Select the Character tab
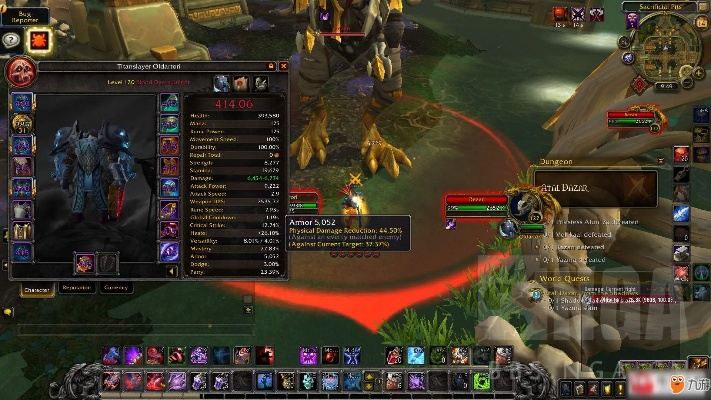 [x=37, y=287]
